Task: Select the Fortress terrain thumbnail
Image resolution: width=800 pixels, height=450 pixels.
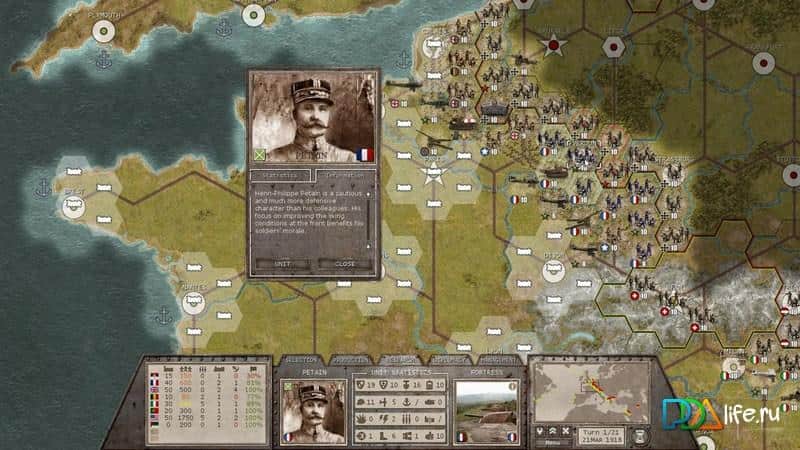Action: [484, 410]
